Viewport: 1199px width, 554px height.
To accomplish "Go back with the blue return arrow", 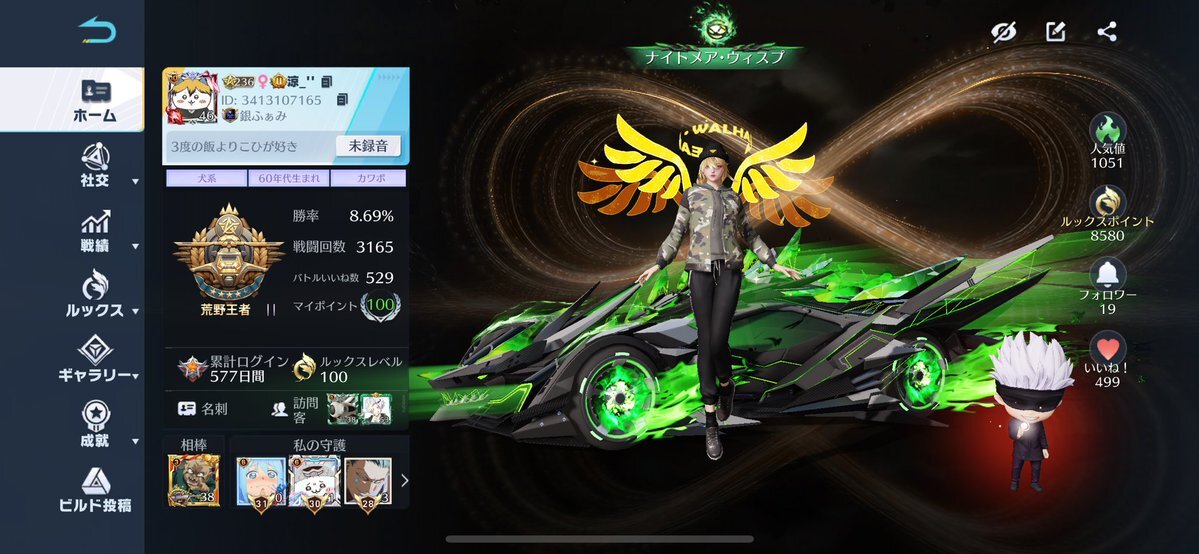I will pos(97,31).
